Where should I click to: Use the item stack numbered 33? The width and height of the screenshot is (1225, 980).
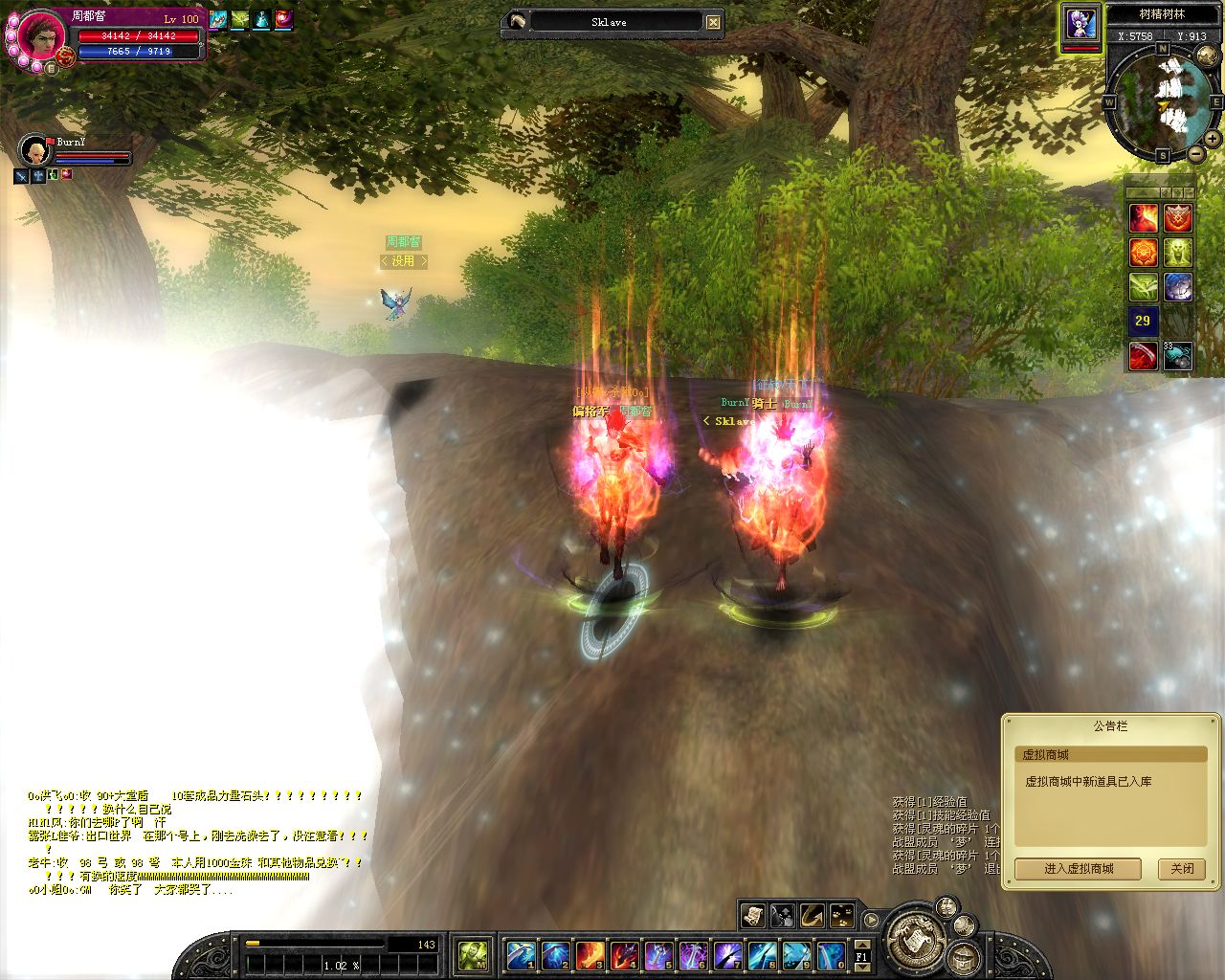(x=1178, y=356)
